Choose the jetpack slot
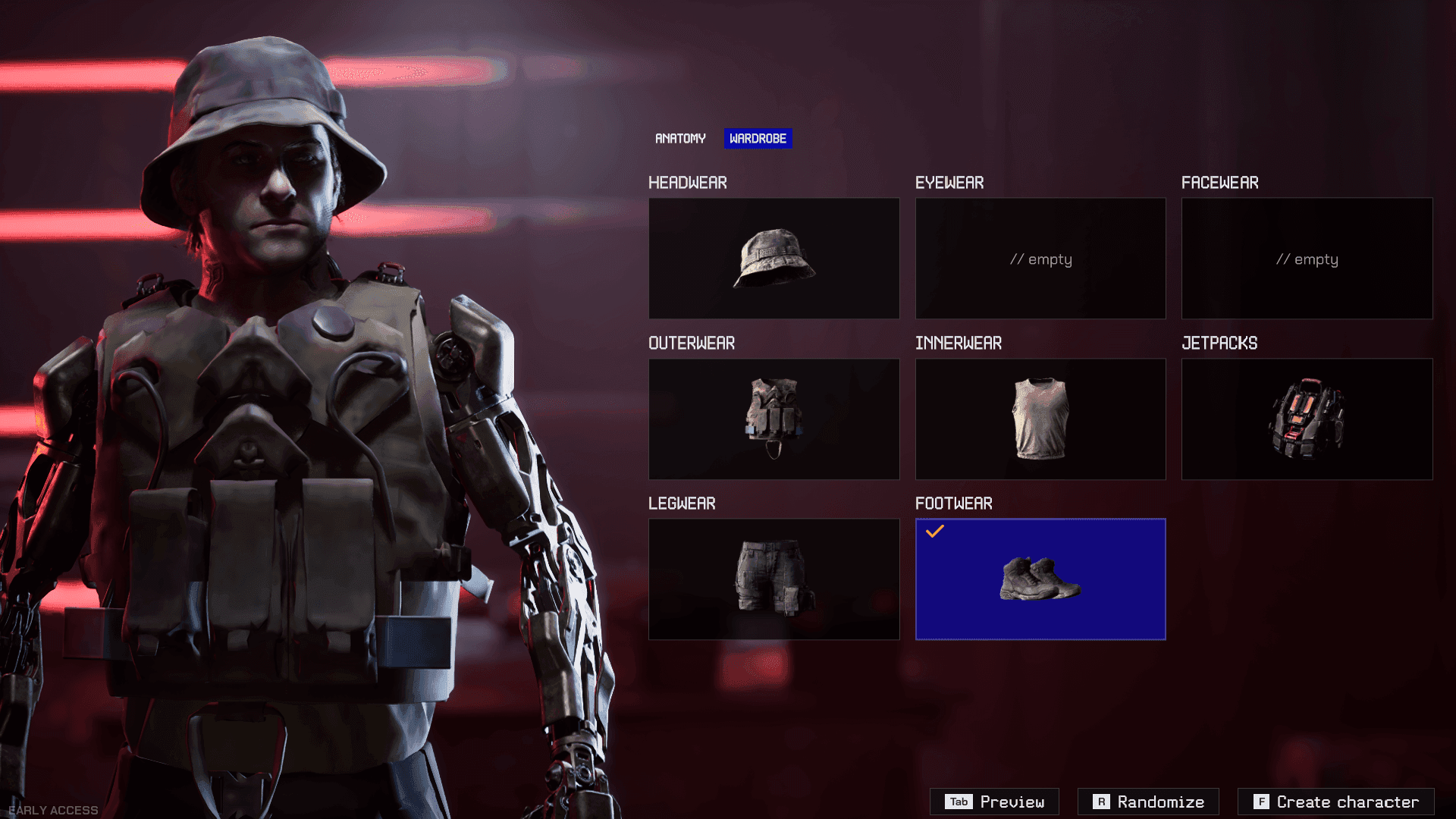Image resolution: width=1456 pixels, height=819 pixels. tap(1307, 419)
